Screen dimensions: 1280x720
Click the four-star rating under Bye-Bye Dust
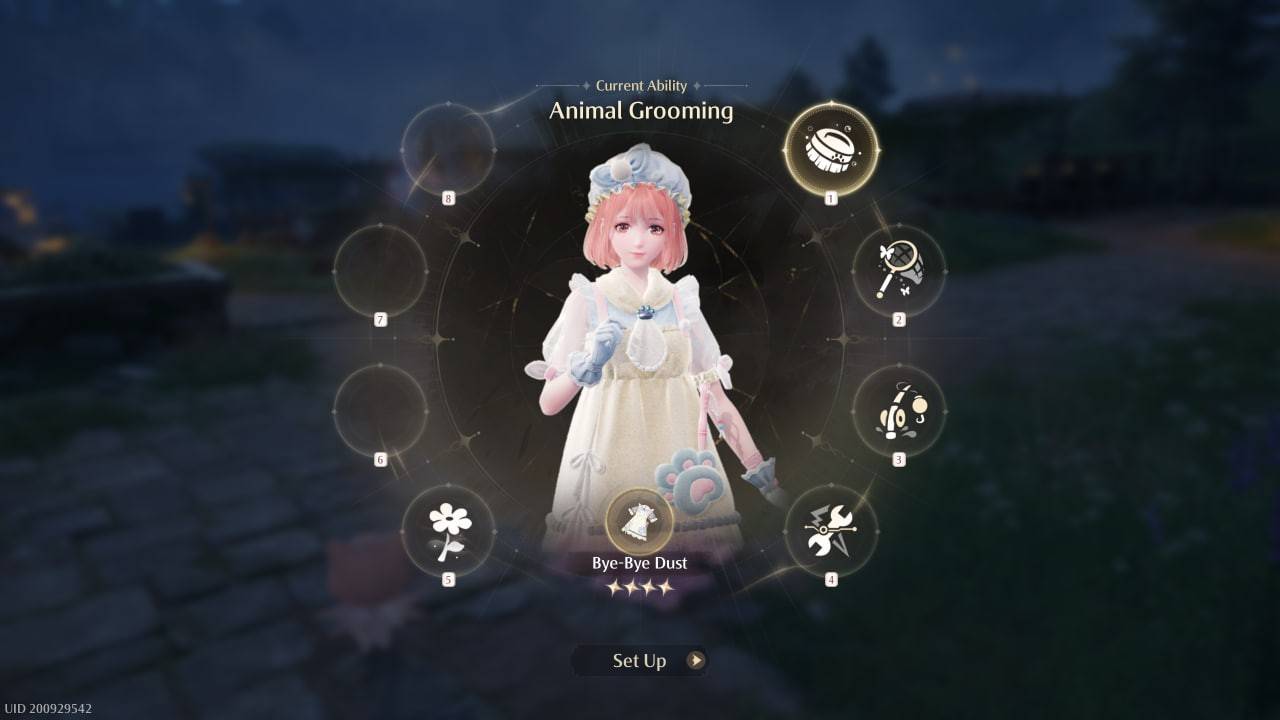point(641,588)
